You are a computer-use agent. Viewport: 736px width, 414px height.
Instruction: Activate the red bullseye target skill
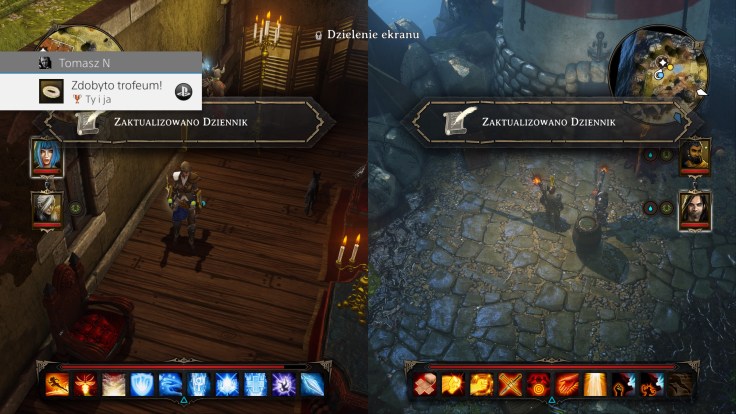(x=538, y=384)
